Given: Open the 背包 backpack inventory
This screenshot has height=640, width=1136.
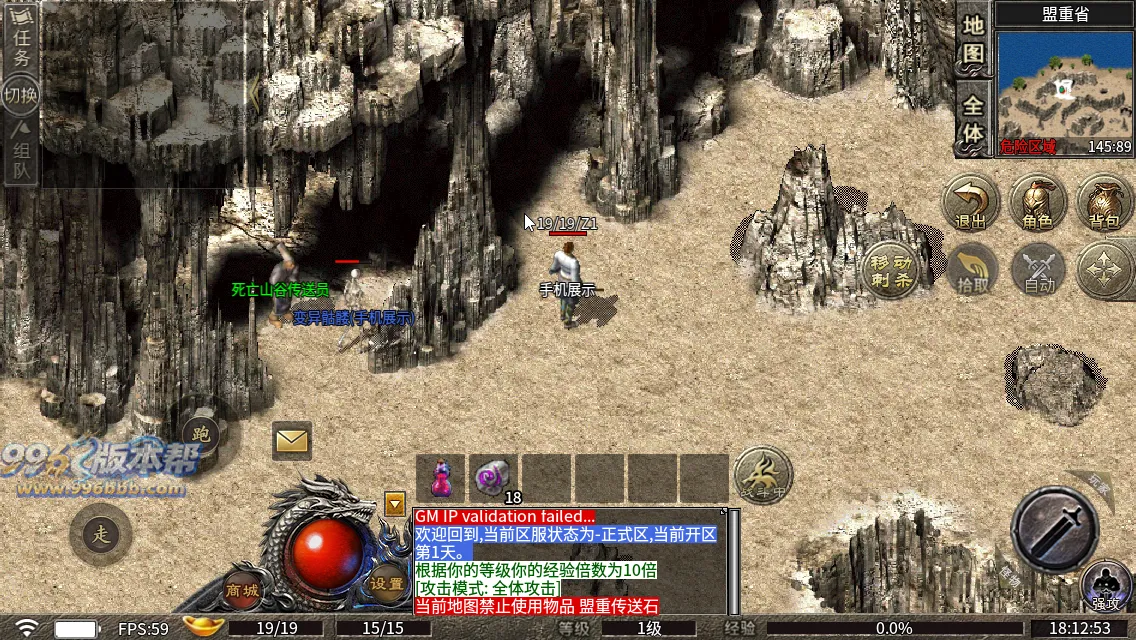Looking at the screenshot, I should 1104,204.
